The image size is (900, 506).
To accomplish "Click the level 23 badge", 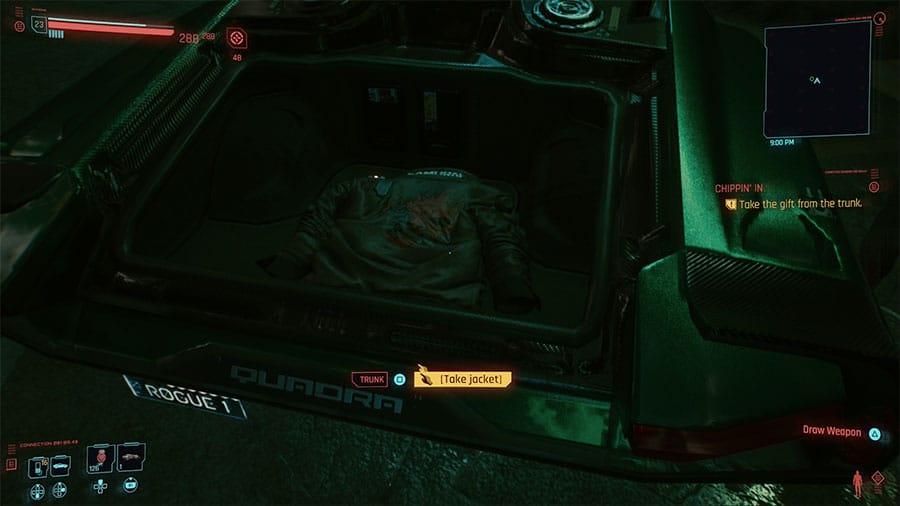I will click(38, 26).
